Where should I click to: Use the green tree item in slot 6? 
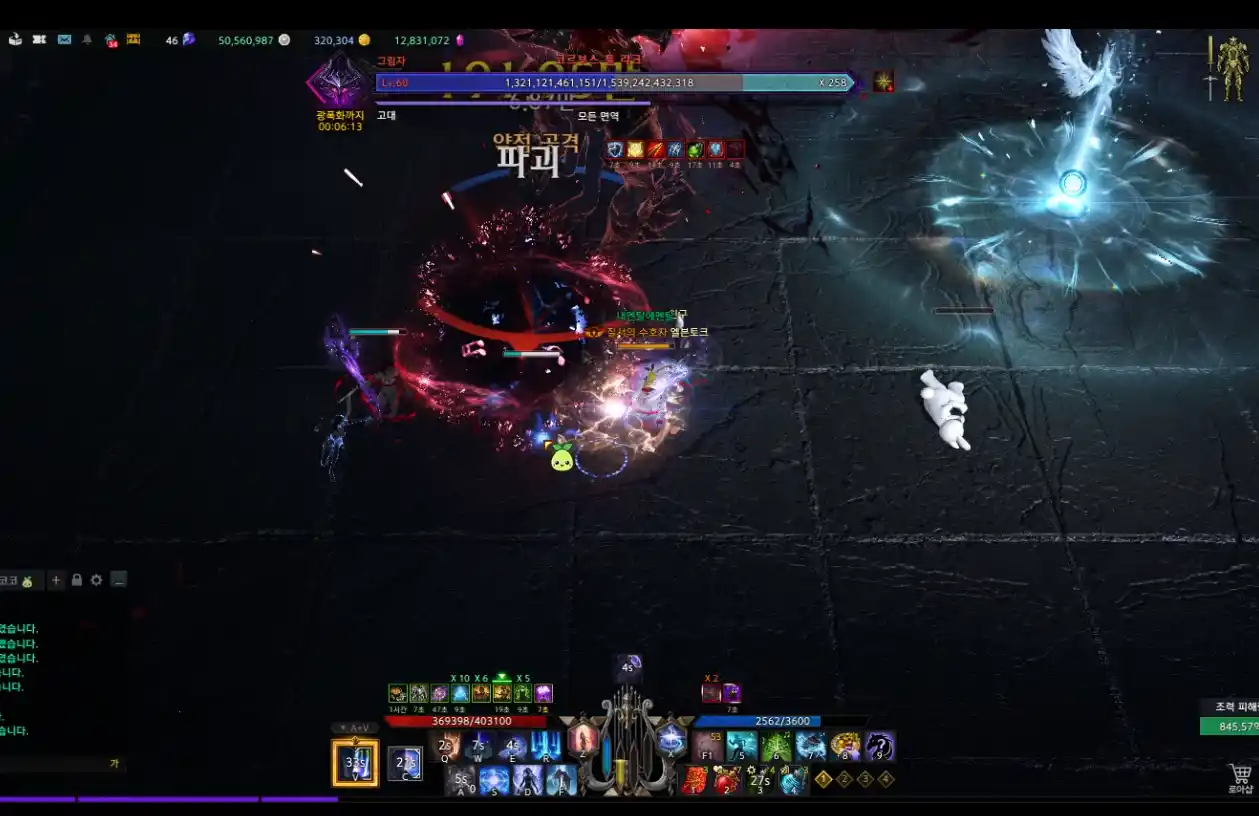pos(776,746)
